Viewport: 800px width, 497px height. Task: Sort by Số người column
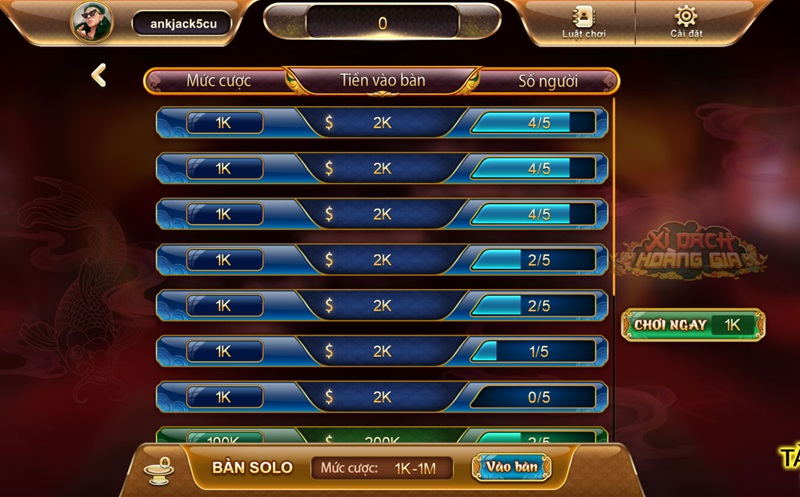point(547,81)
